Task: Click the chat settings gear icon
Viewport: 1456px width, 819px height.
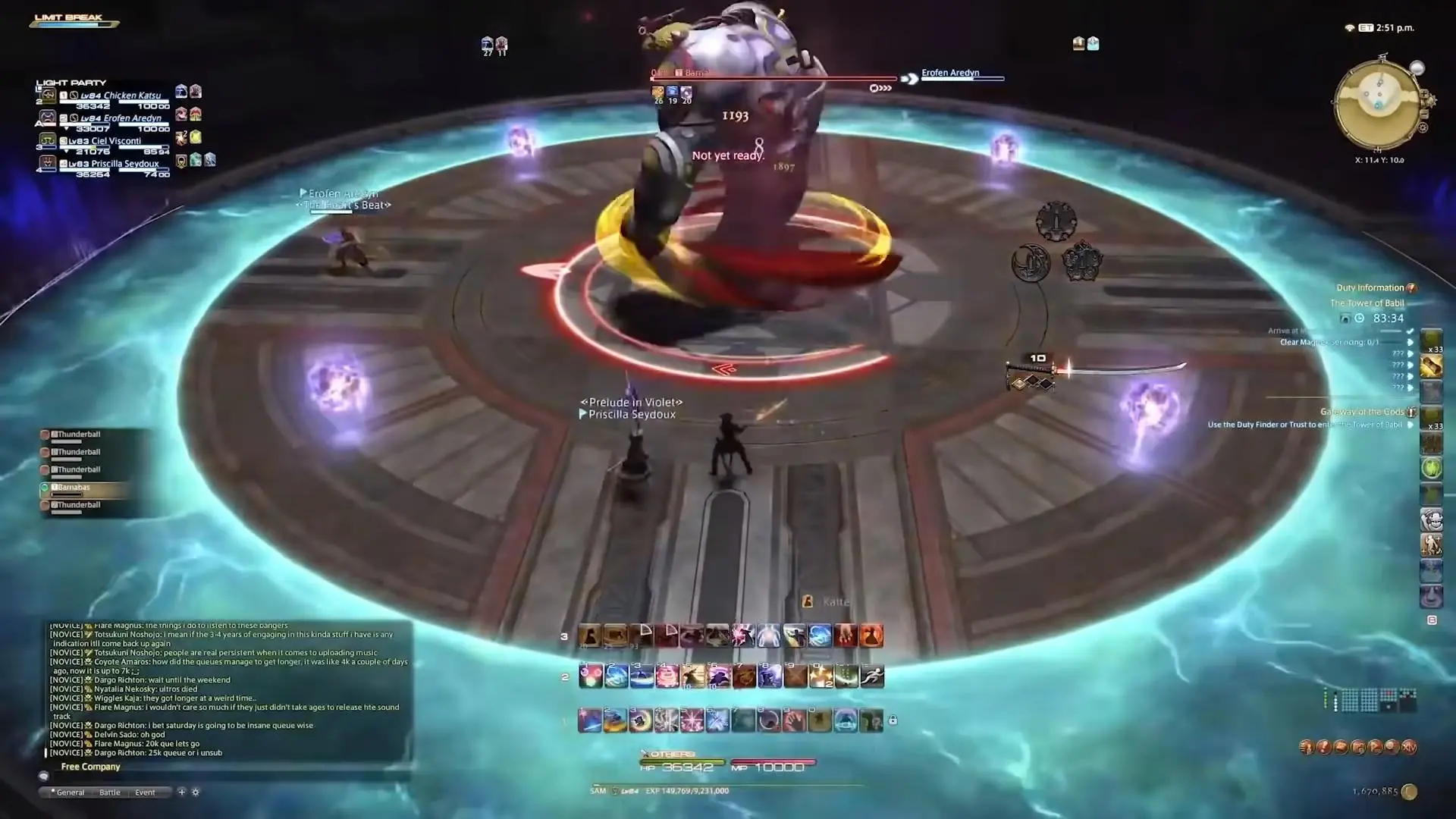Action: [196, 792]
